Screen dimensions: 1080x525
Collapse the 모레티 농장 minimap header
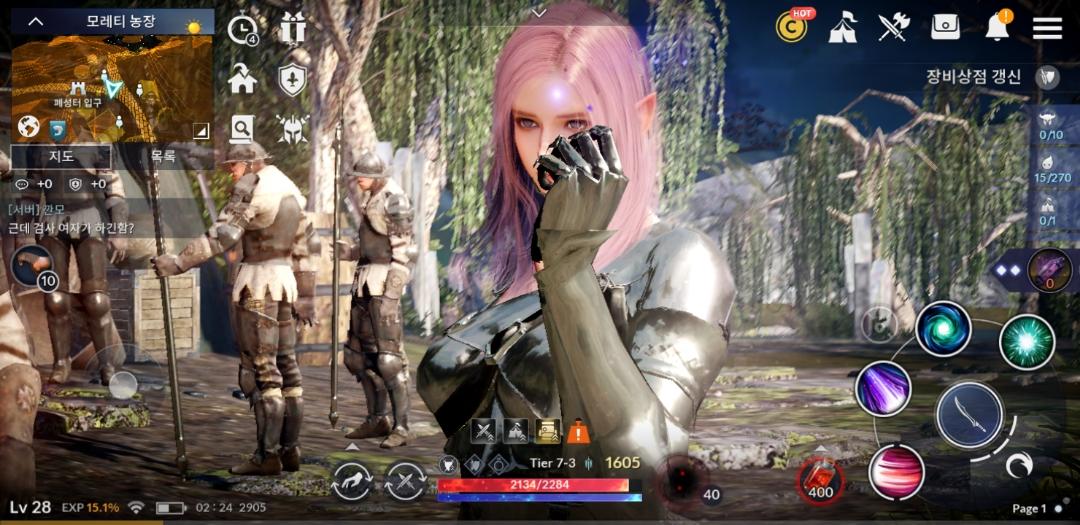click(x=36, y=21)
